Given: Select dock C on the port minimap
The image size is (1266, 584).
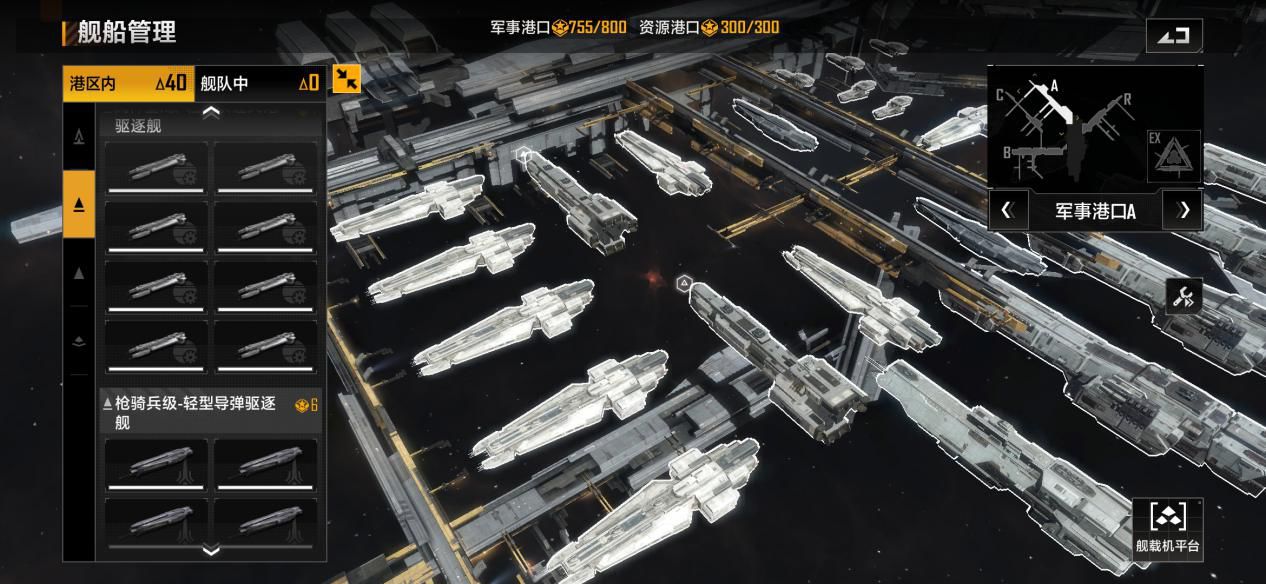Looking at the screenshot, I should click(x=1000, y=95).
